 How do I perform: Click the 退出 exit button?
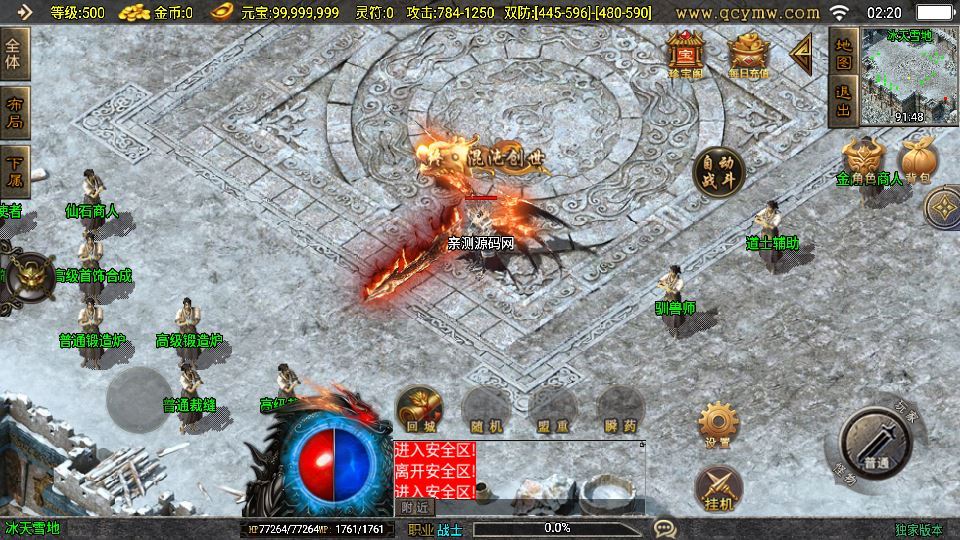pyautogui.click(x=843, y=102)
